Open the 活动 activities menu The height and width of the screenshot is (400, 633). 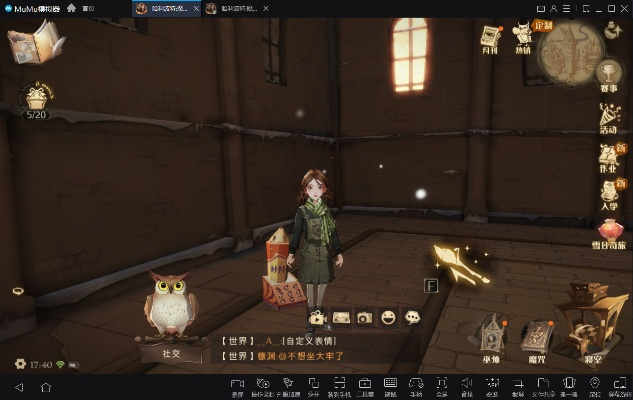609,117
